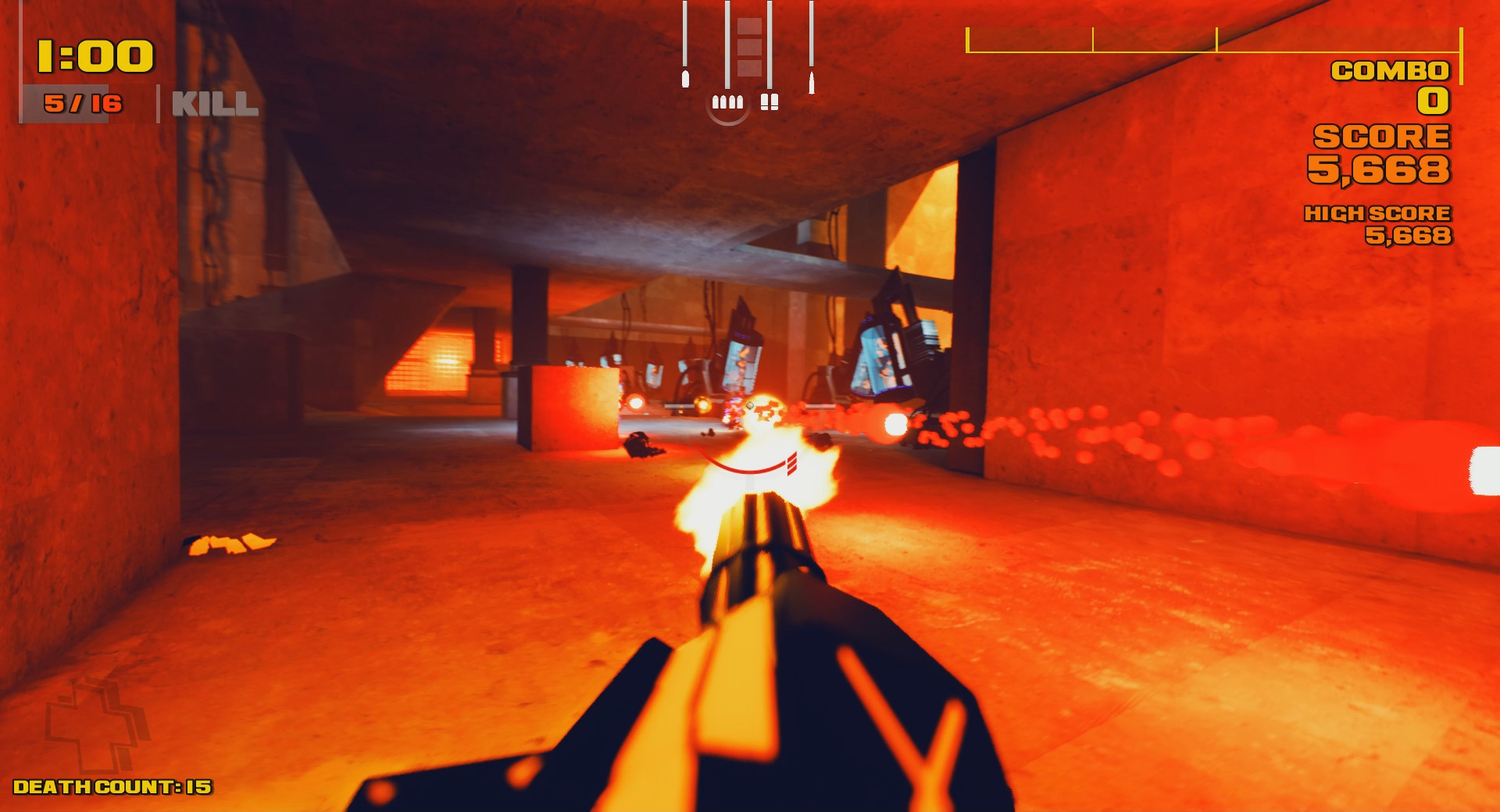Select the sniper rifle cartridge icon
This screenshot has width=1500, height=812.
pos(812,83)
